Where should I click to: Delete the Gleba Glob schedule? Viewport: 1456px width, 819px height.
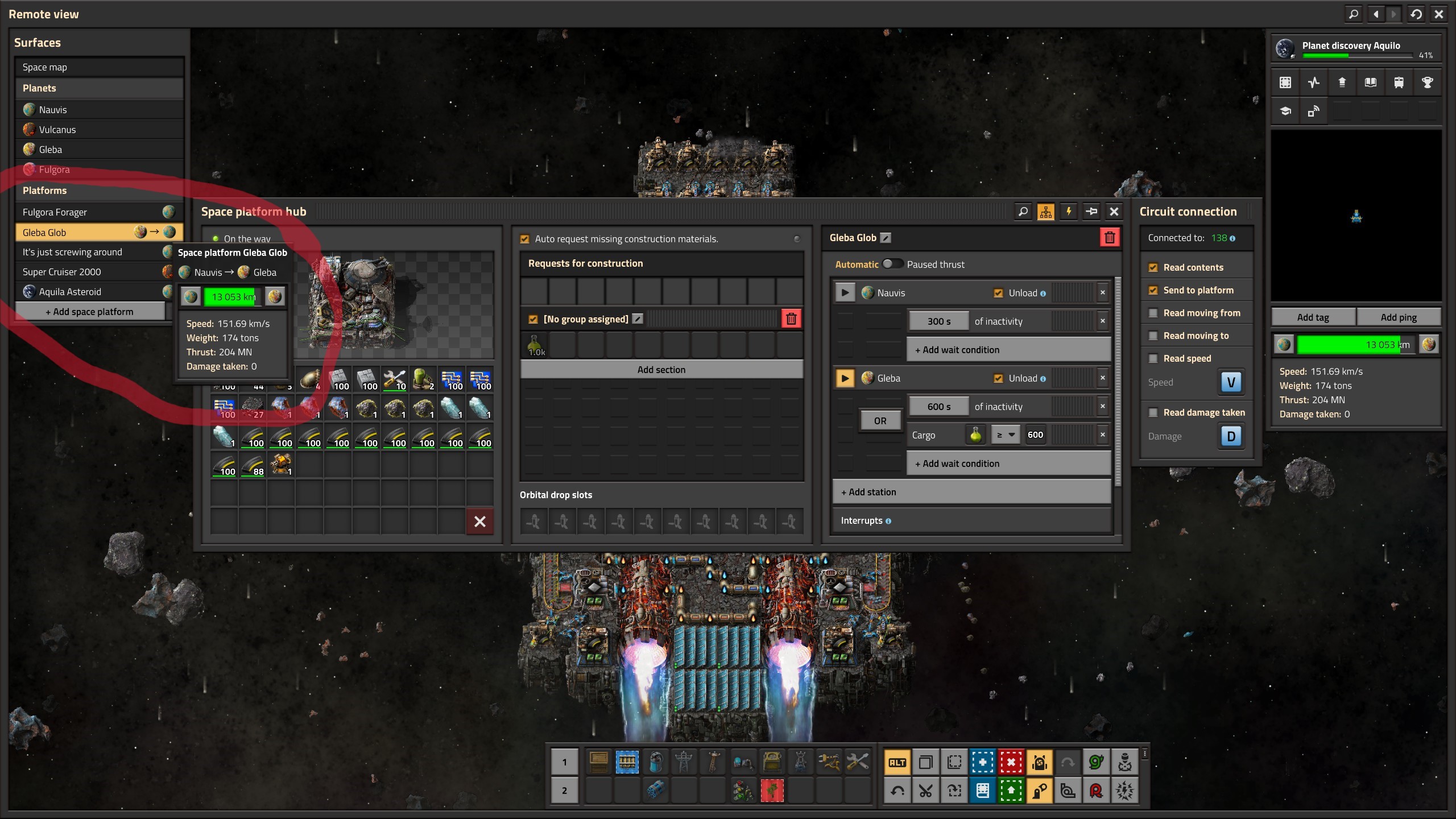(1109, 238)
